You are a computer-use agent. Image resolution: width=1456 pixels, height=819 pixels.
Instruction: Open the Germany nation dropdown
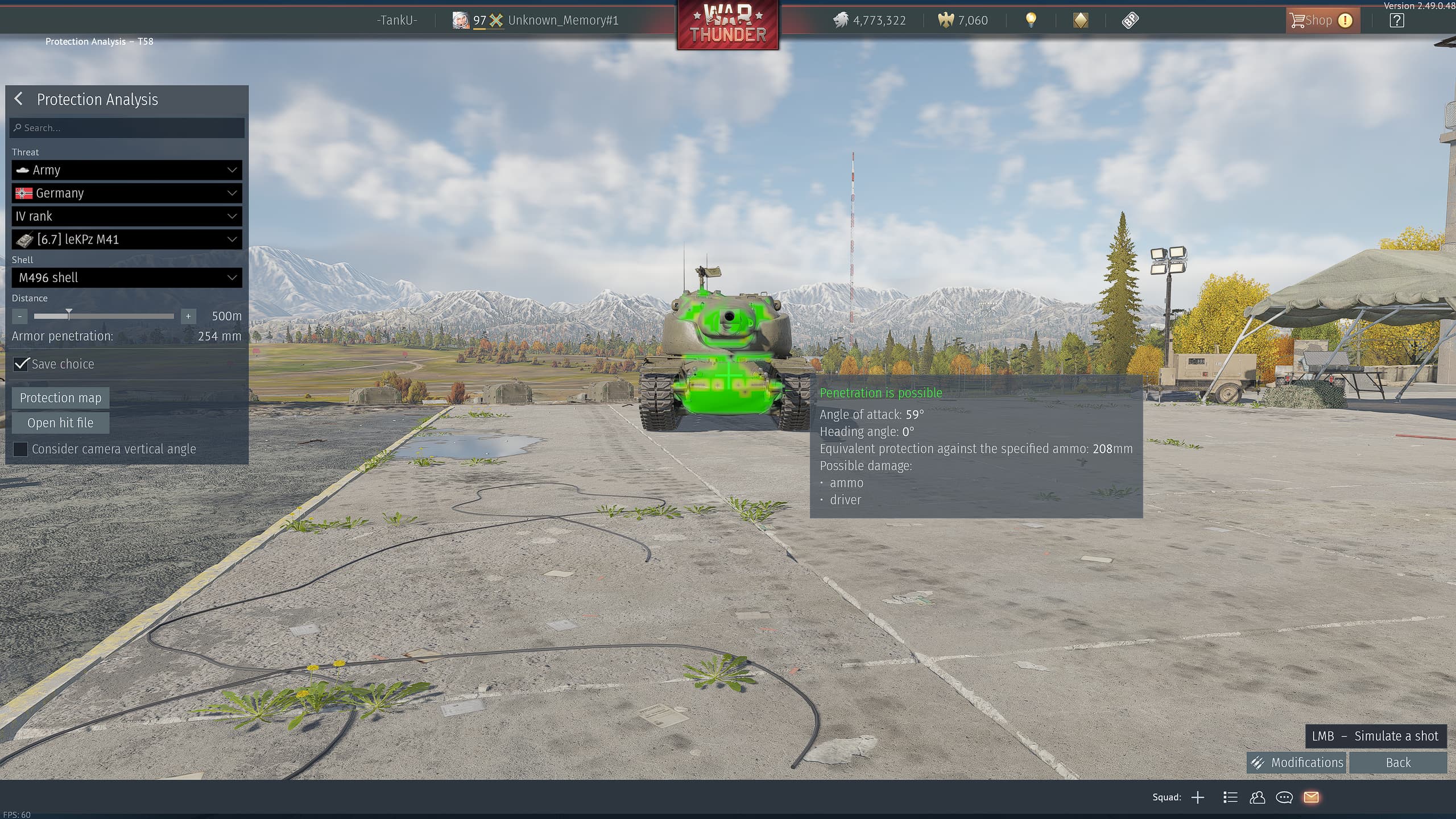pyautogui.click(x=127, y=193)
